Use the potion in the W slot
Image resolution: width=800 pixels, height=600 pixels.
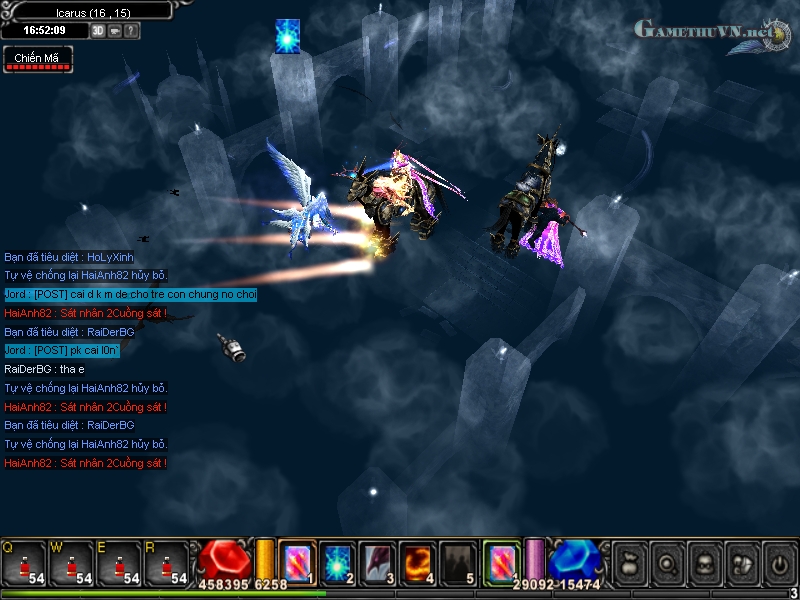(72, 563)
